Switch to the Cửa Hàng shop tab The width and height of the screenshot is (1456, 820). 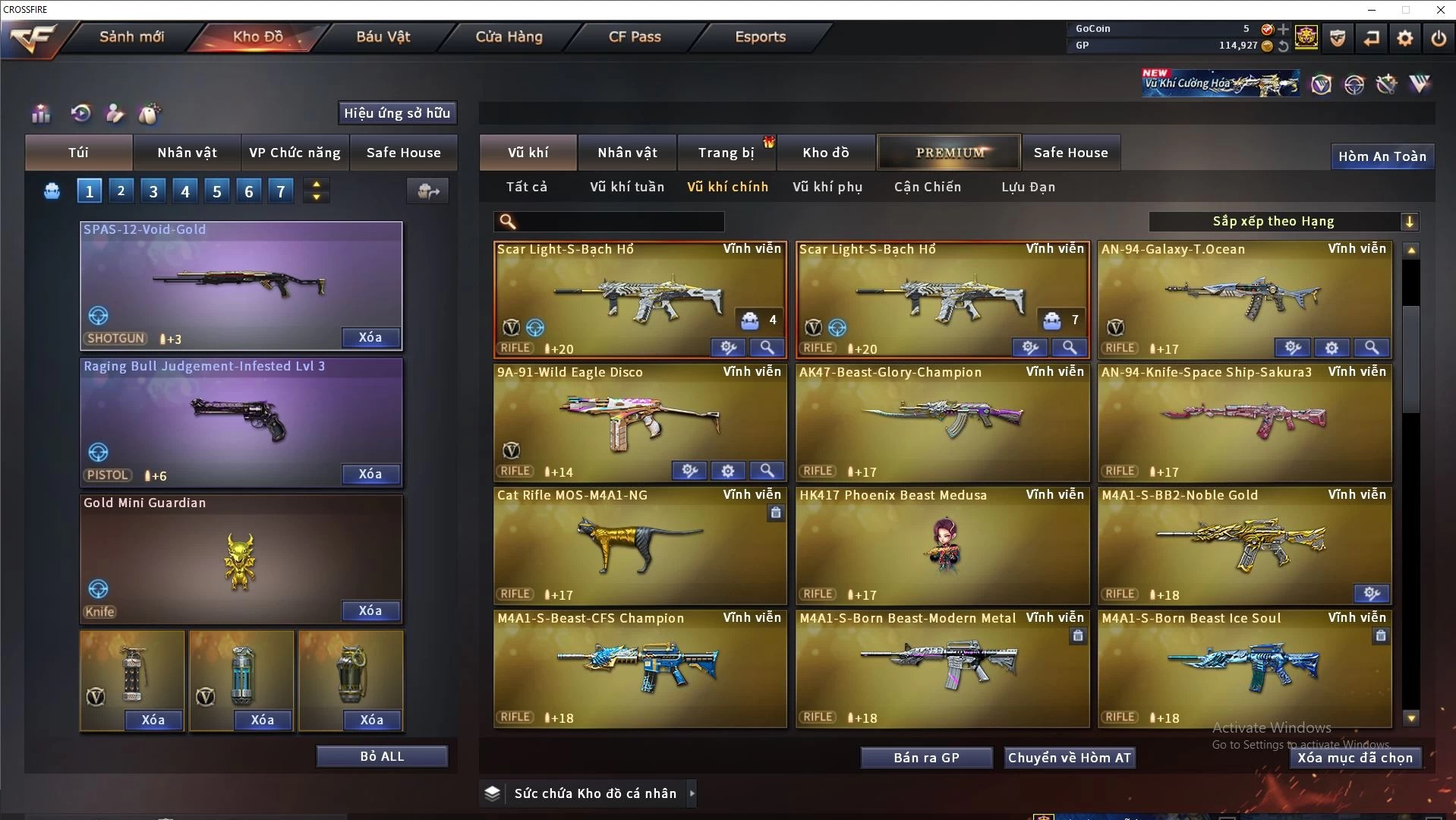click(x=509, y=36)
